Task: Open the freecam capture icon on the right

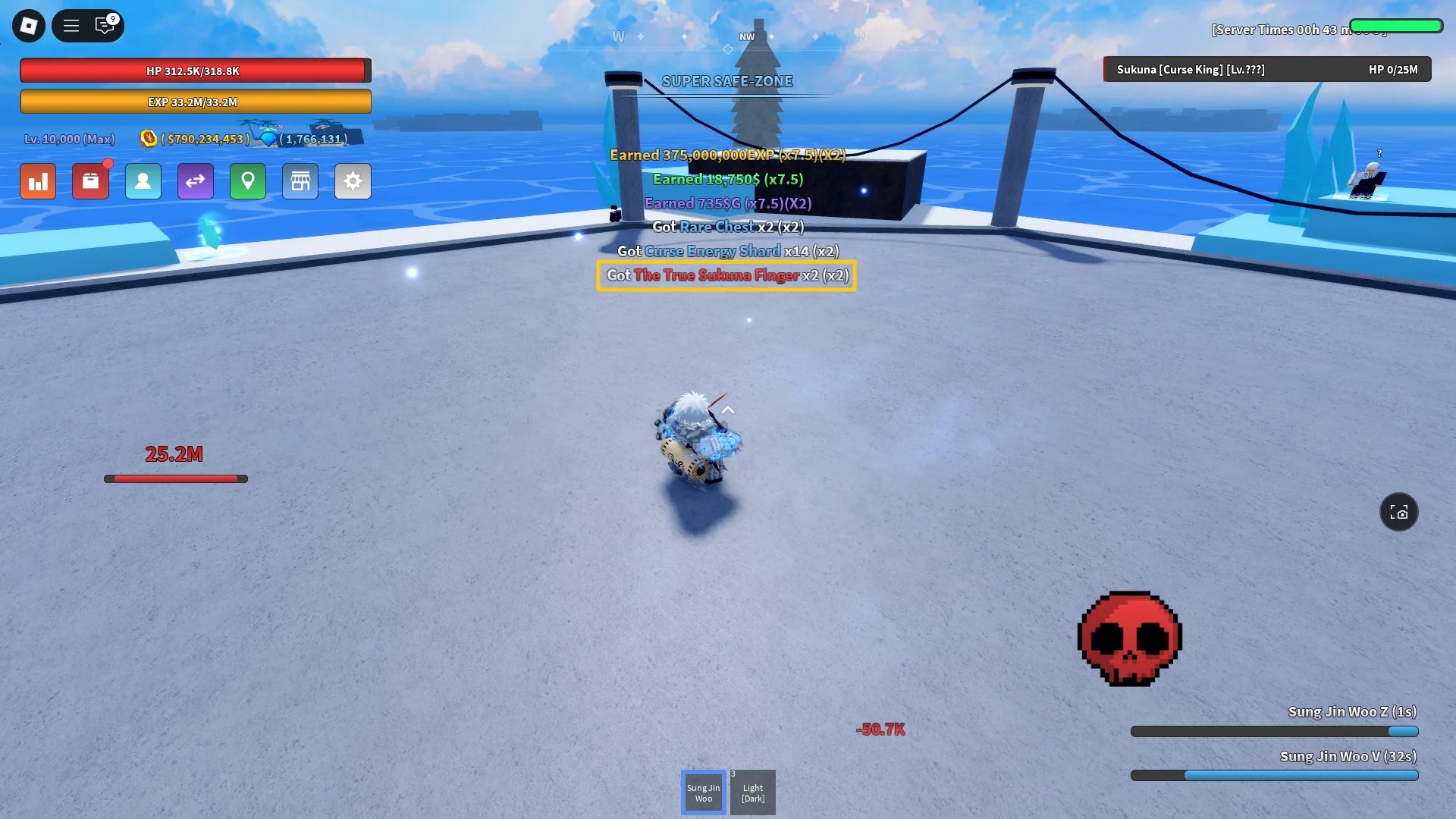Action: point(1399,512)
